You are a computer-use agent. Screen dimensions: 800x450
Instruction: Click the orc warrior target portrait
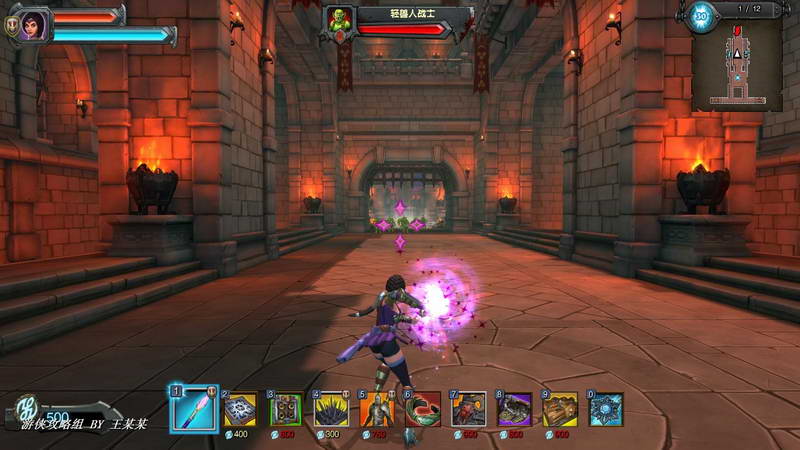click(338, 21)
